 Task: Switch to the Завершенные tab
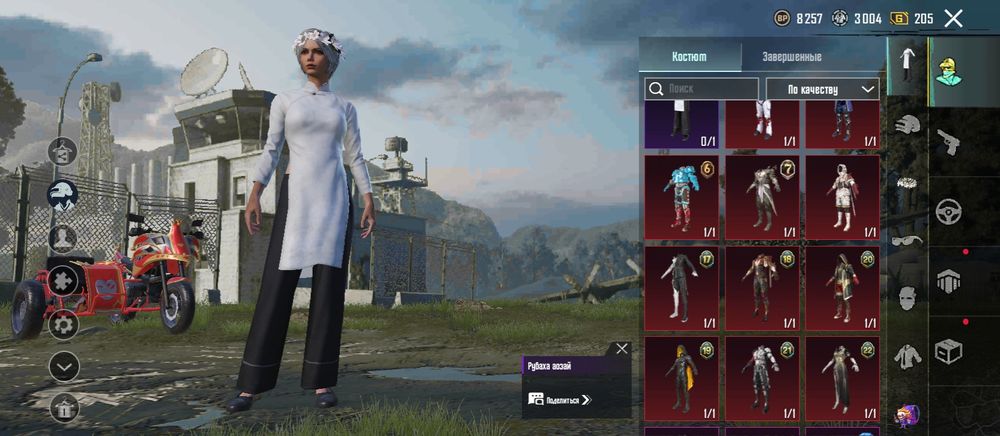pyautogui.click(x=791, y=56)
